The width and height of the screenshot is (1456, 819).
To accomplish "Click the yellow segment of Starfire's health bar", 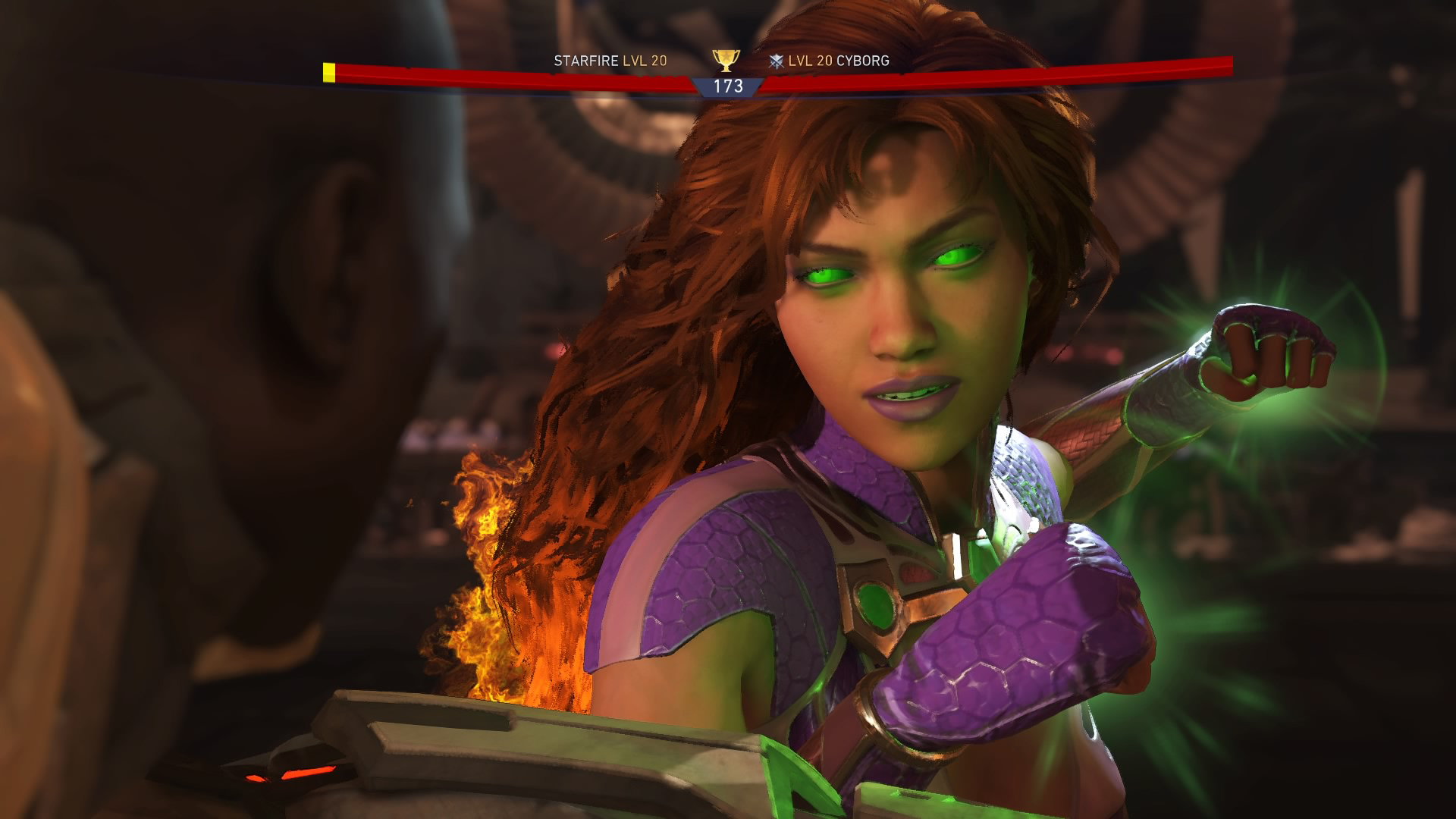I will 328,71.
